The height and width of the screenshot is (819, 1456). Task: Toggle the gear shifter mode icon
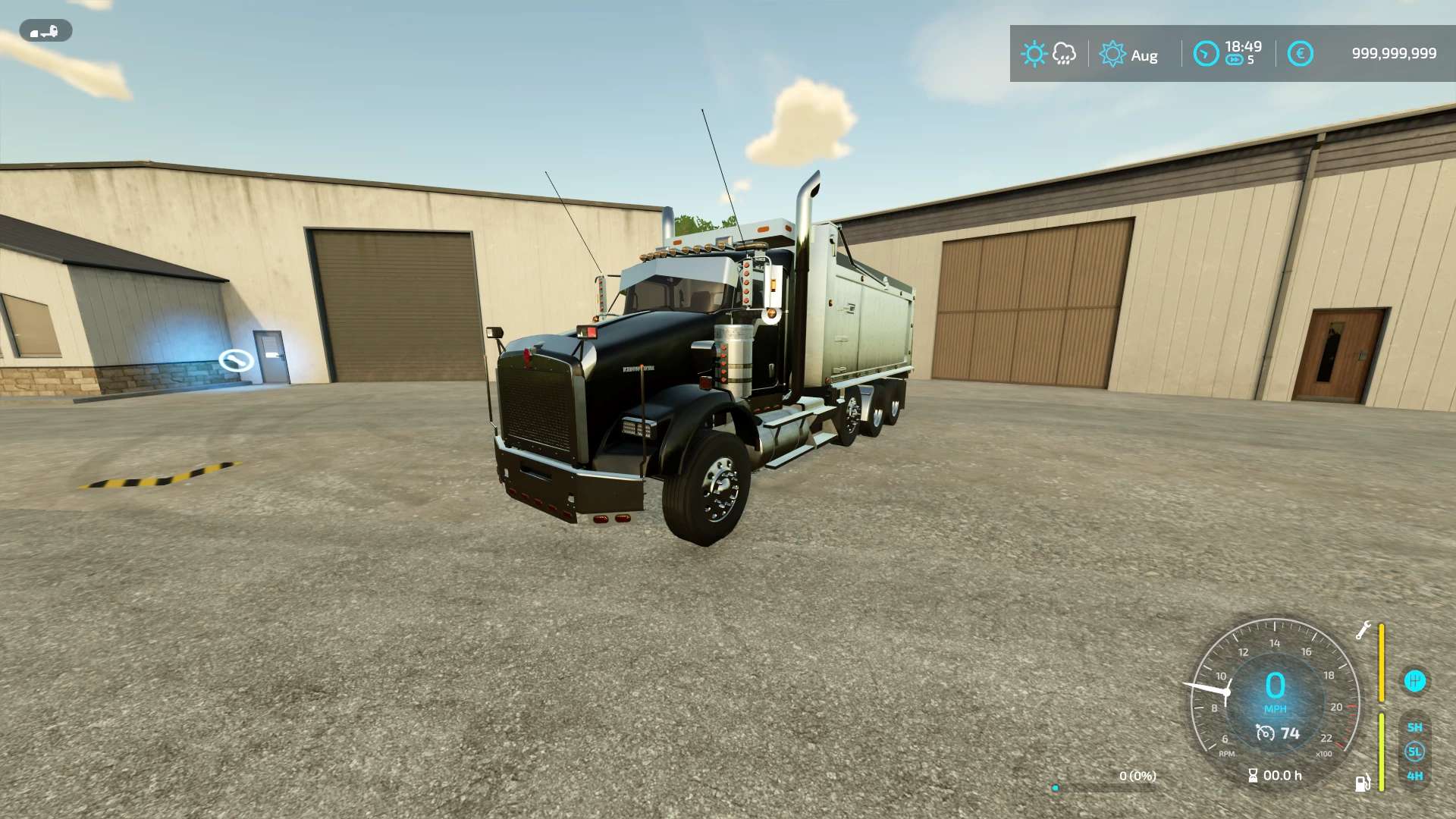pyautogui.click(x=1414, y=681)
